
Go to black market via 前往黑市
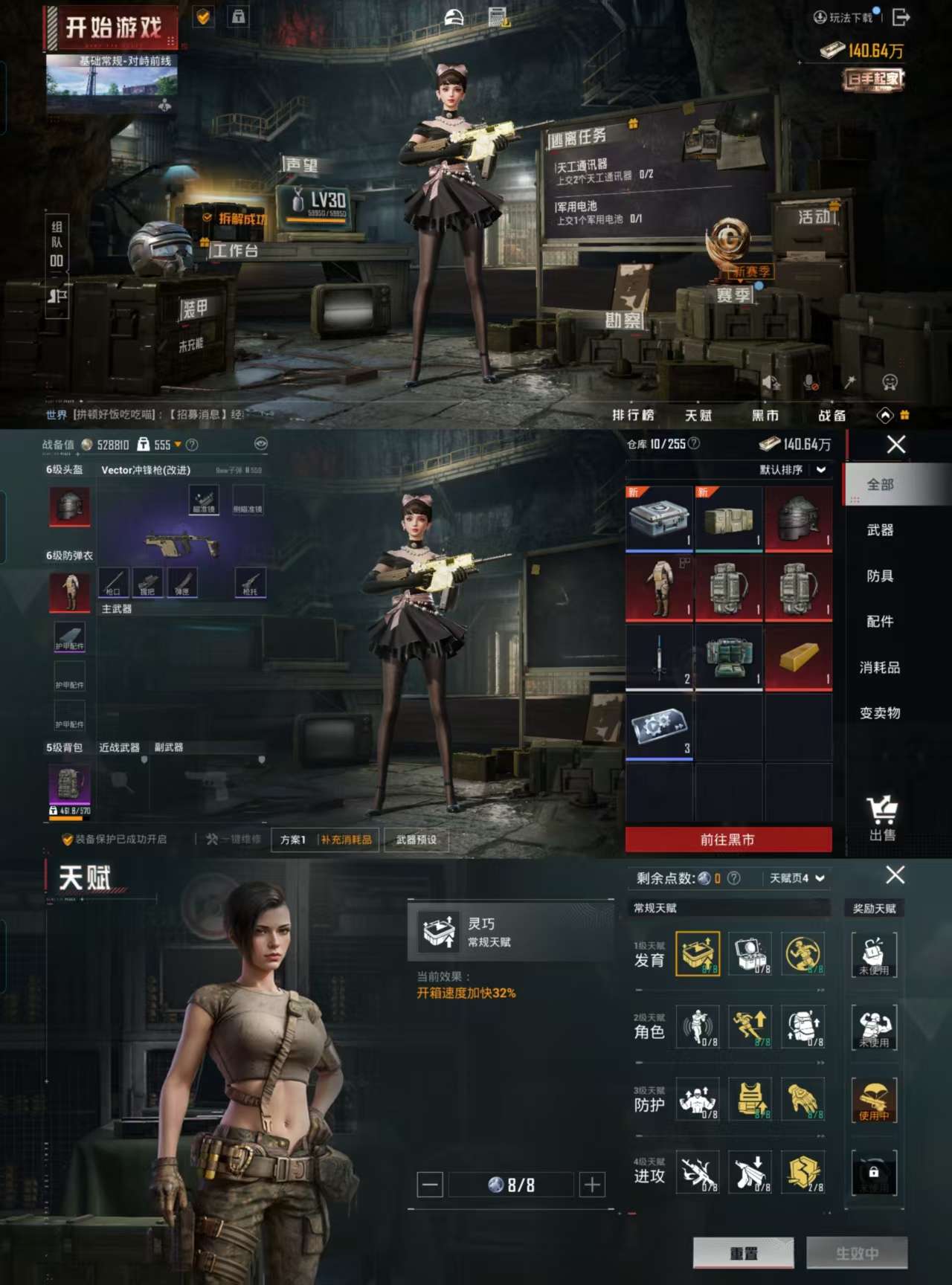(727, 840)
